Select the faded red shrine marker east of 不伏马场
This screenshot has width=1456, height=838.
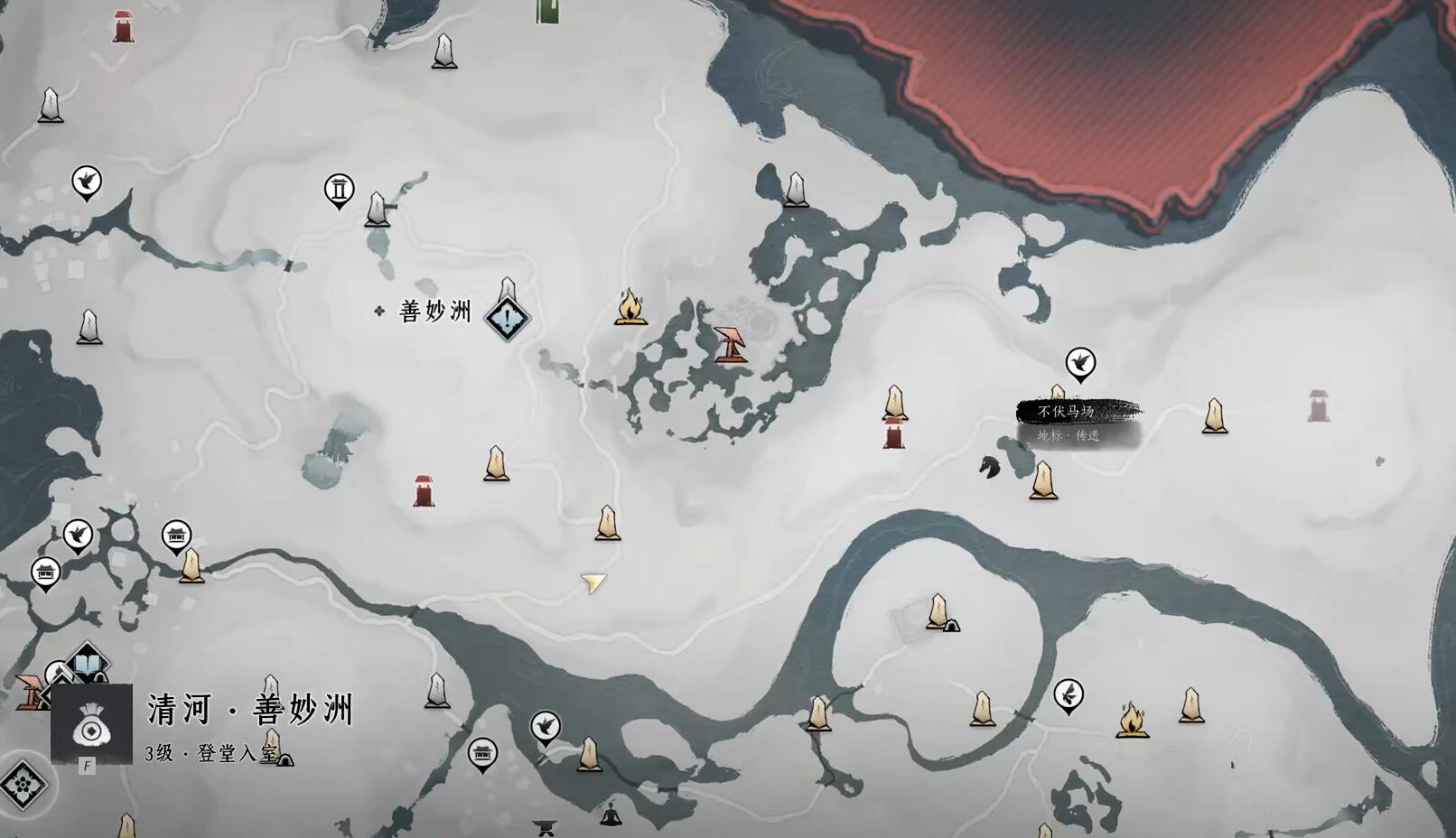click(x=1319, y=405)
